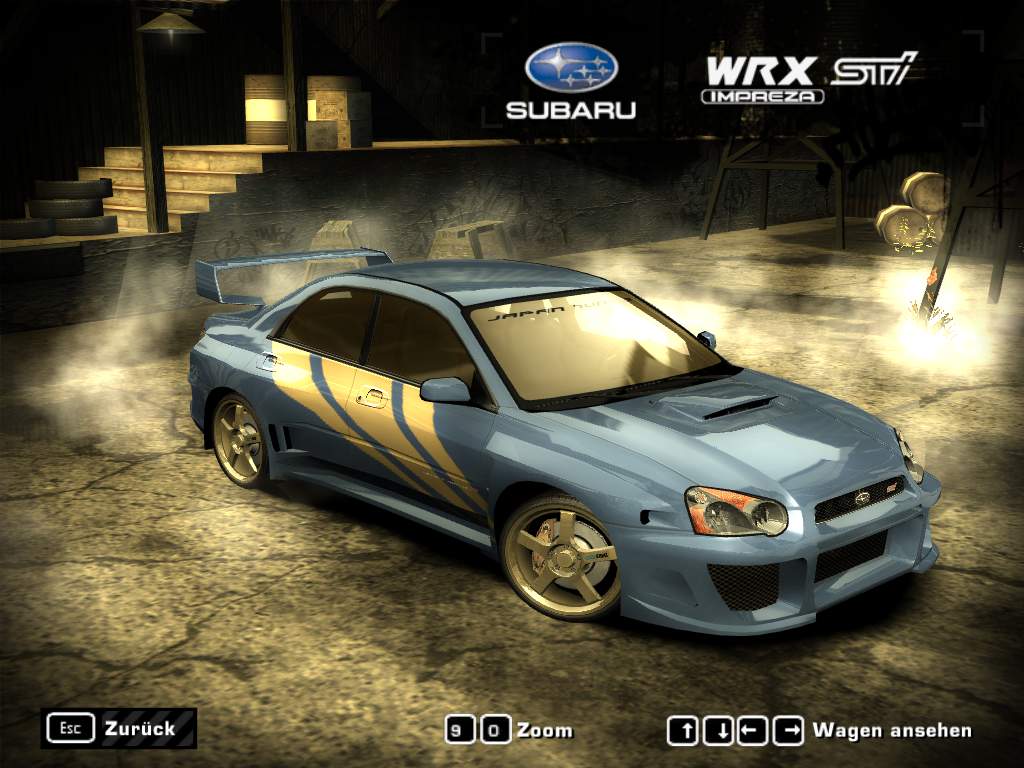1024x768 pixels.
Task: Go back with the Zurück button
Action: [x=118, y=728]
